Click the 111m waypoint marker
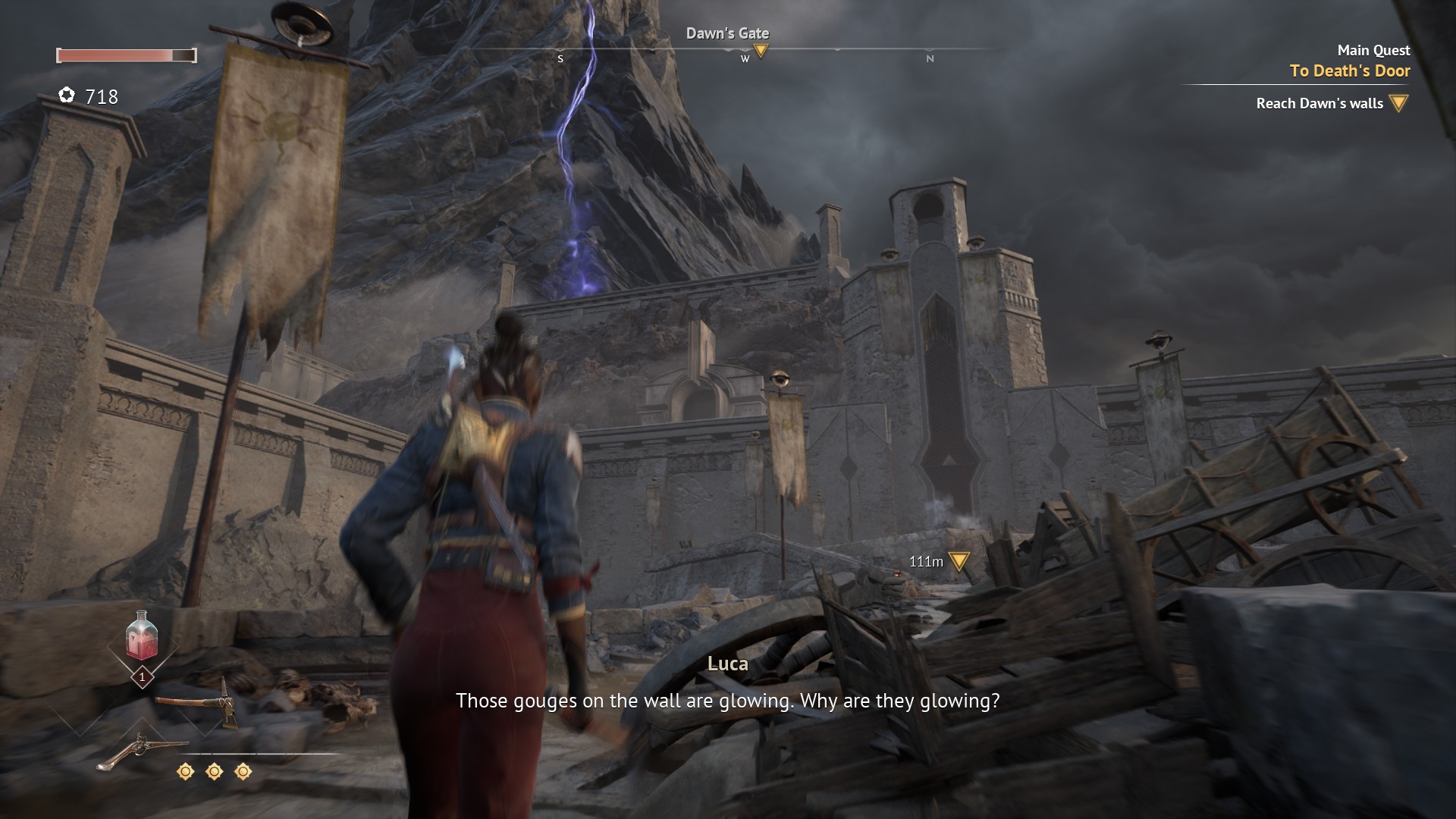The height and width of the screenshot is (819, 1456). (x=959, y=561)
